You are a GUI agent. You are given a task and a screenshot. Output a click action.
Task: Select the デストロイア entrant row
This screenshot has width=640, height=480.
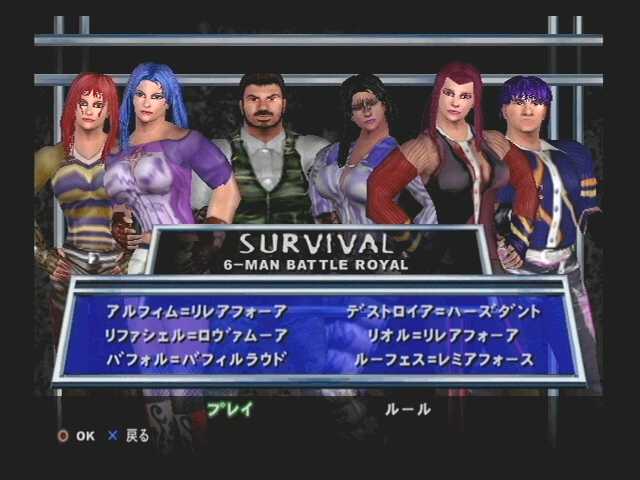coord(443,311)
